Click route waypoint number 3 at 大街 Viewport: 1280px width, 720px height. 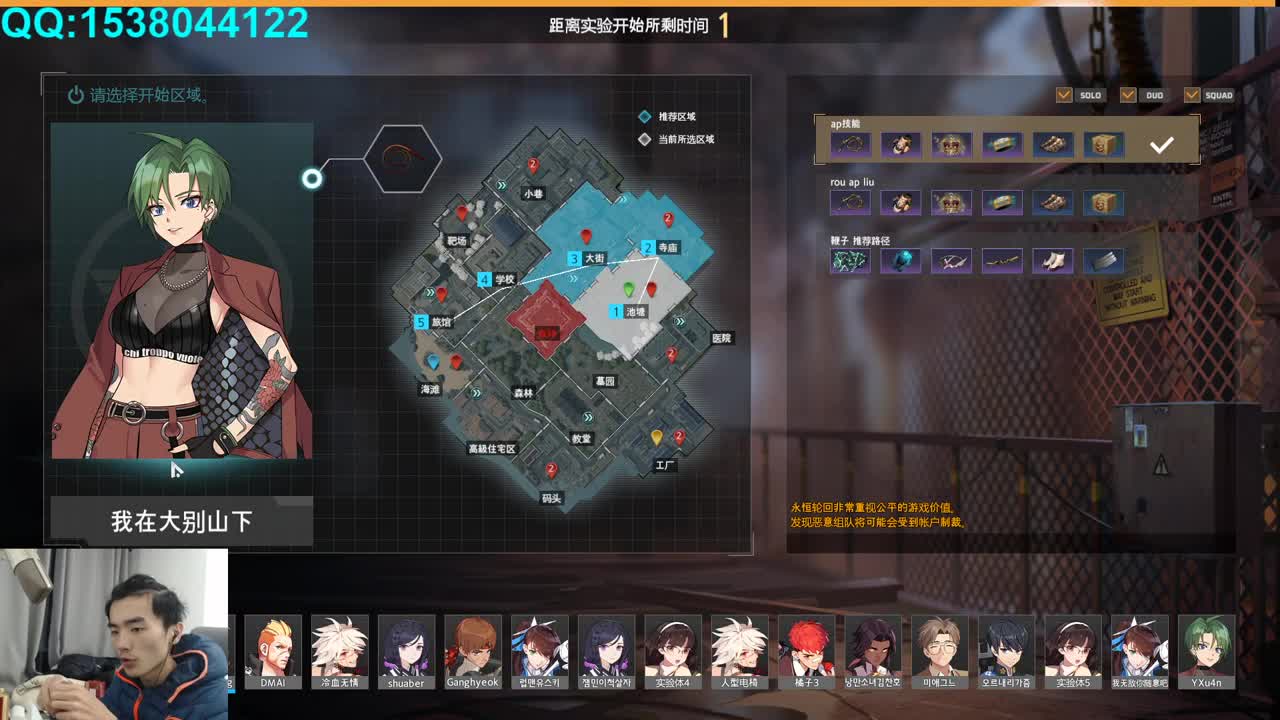click(x=572, y=258)
